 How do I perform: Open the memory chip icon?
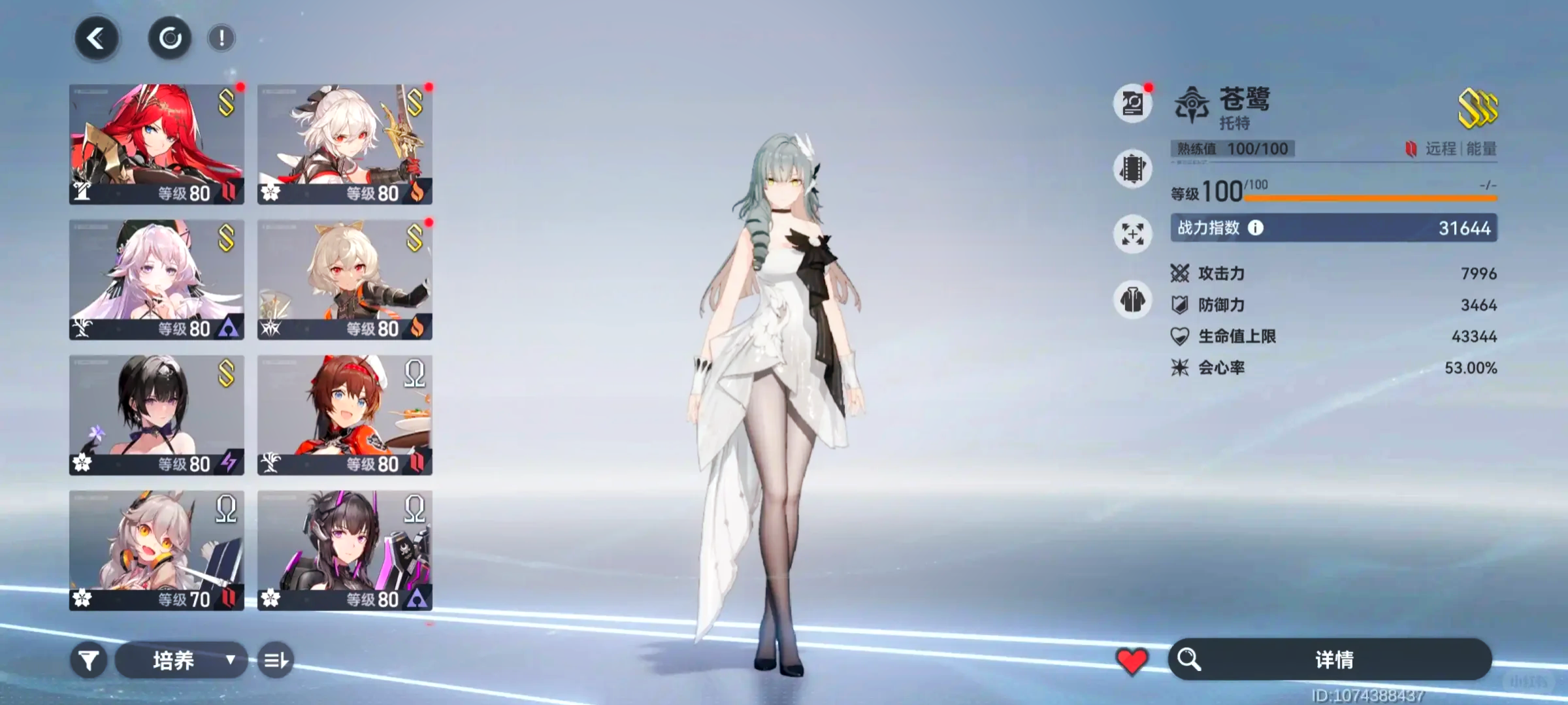[1133, 169]
